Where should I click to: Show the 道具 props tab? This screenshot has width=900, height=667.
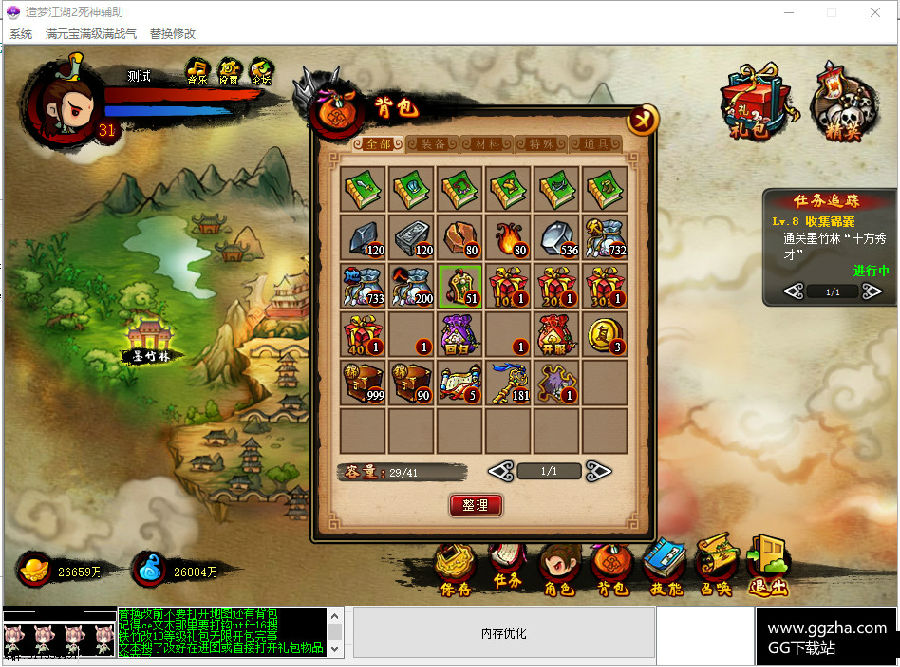point(595,144)
